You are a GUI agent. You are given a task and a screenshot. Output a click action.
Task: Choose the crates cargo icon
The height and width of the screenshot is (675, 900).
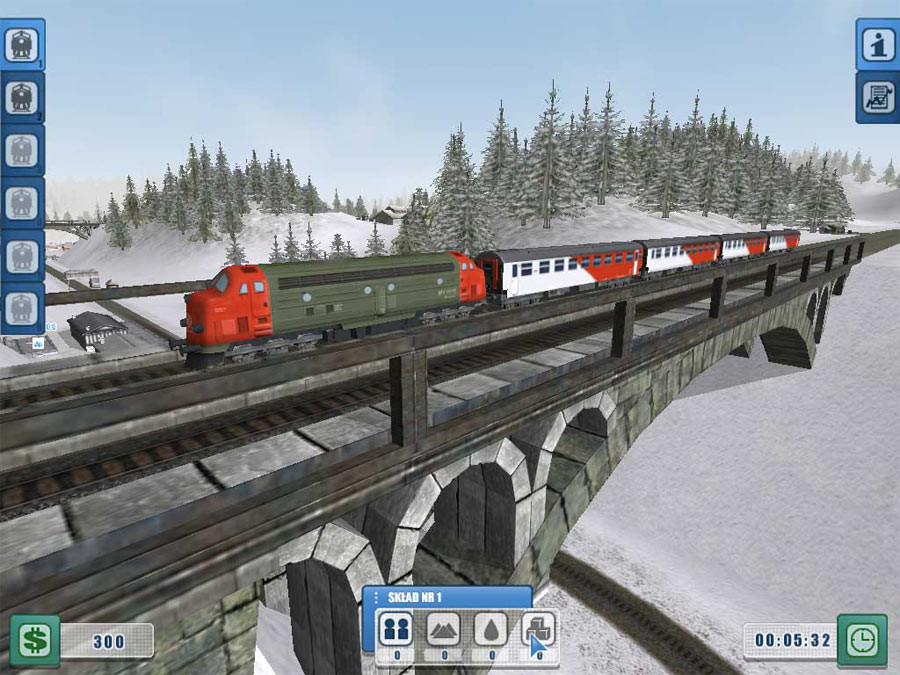click(539, 630)
